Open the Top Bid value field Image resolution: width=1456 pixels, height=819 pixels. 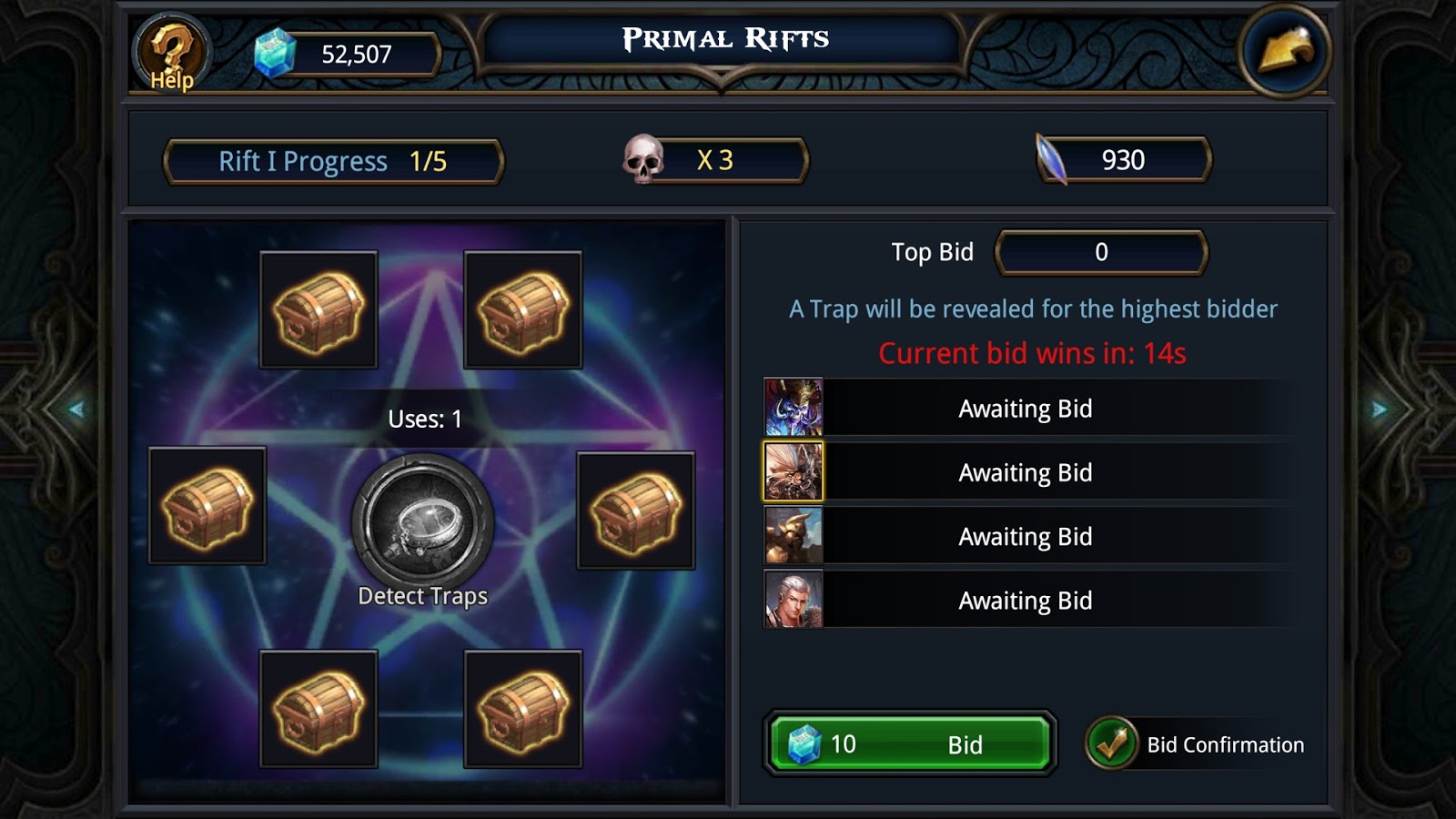pyautogui.click(x=1101, y=252)
